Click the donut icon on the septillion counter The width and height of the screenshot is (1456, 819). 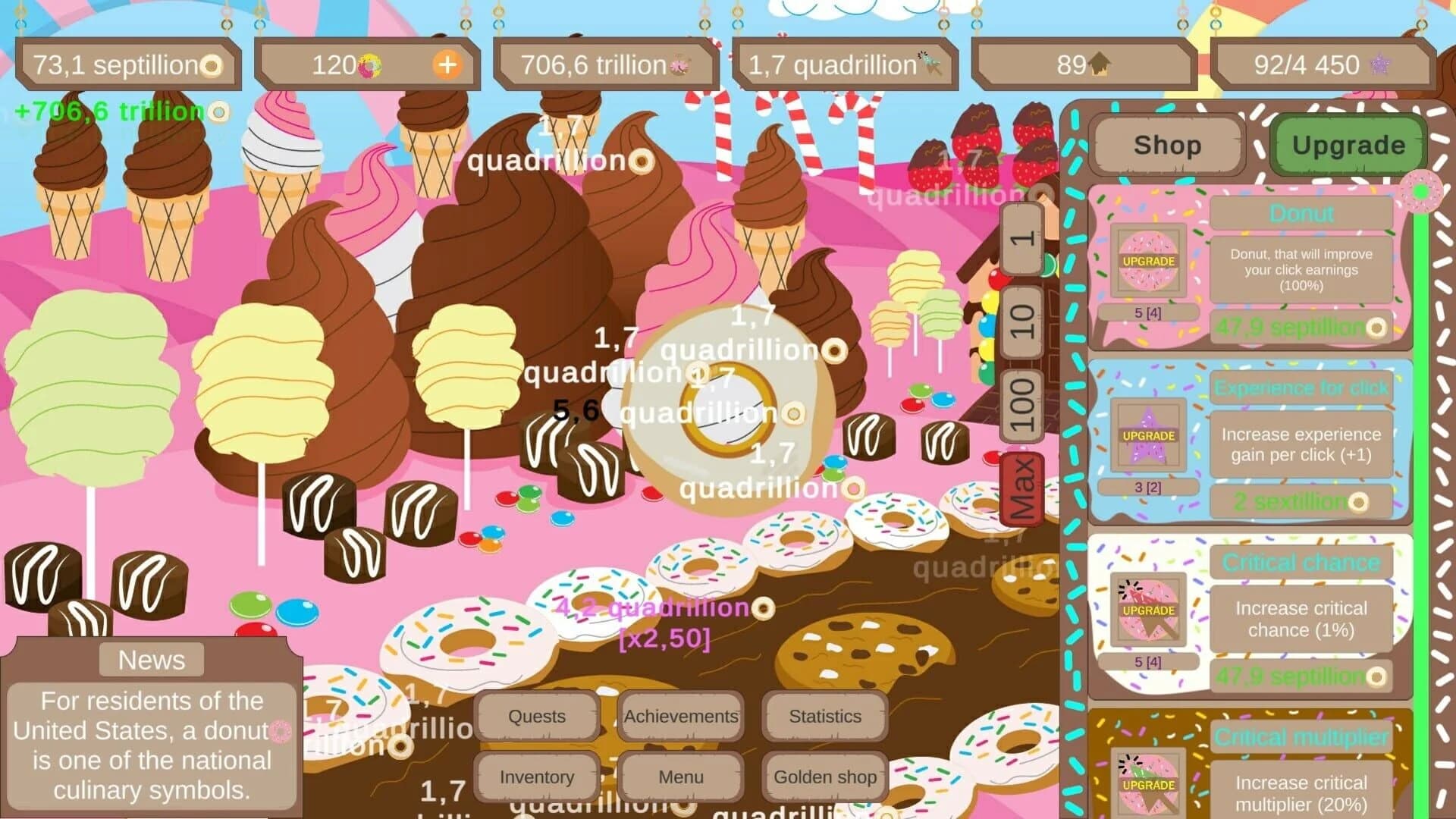(213, 65)
